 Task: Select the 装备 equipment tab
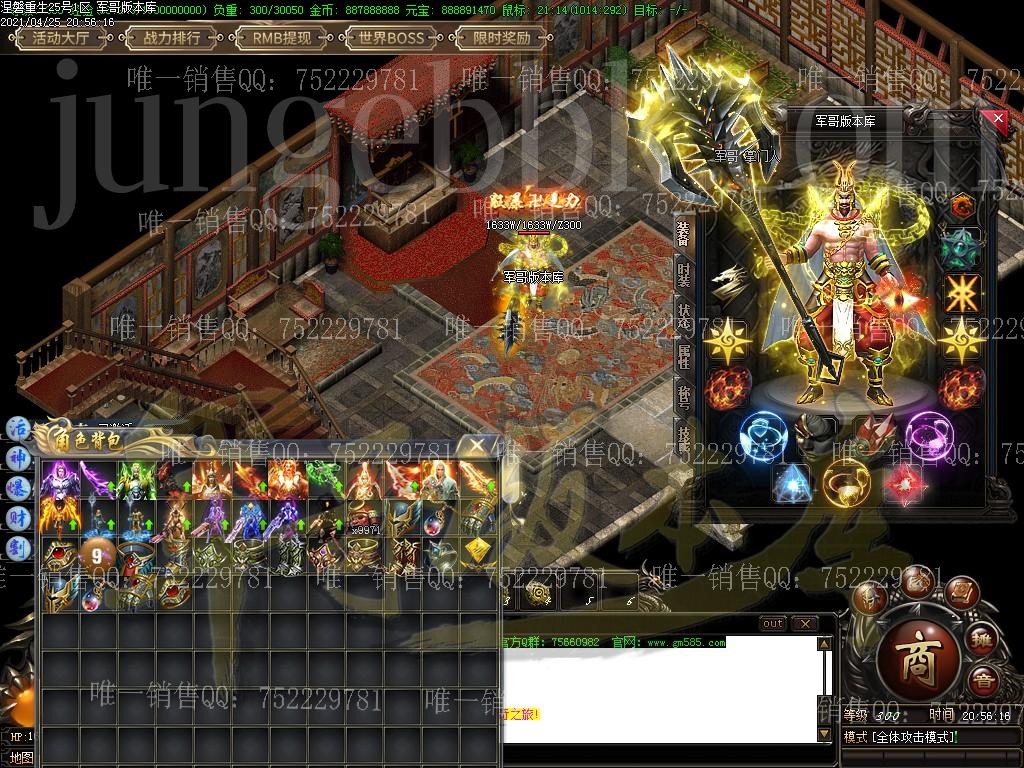coord(684,233)
